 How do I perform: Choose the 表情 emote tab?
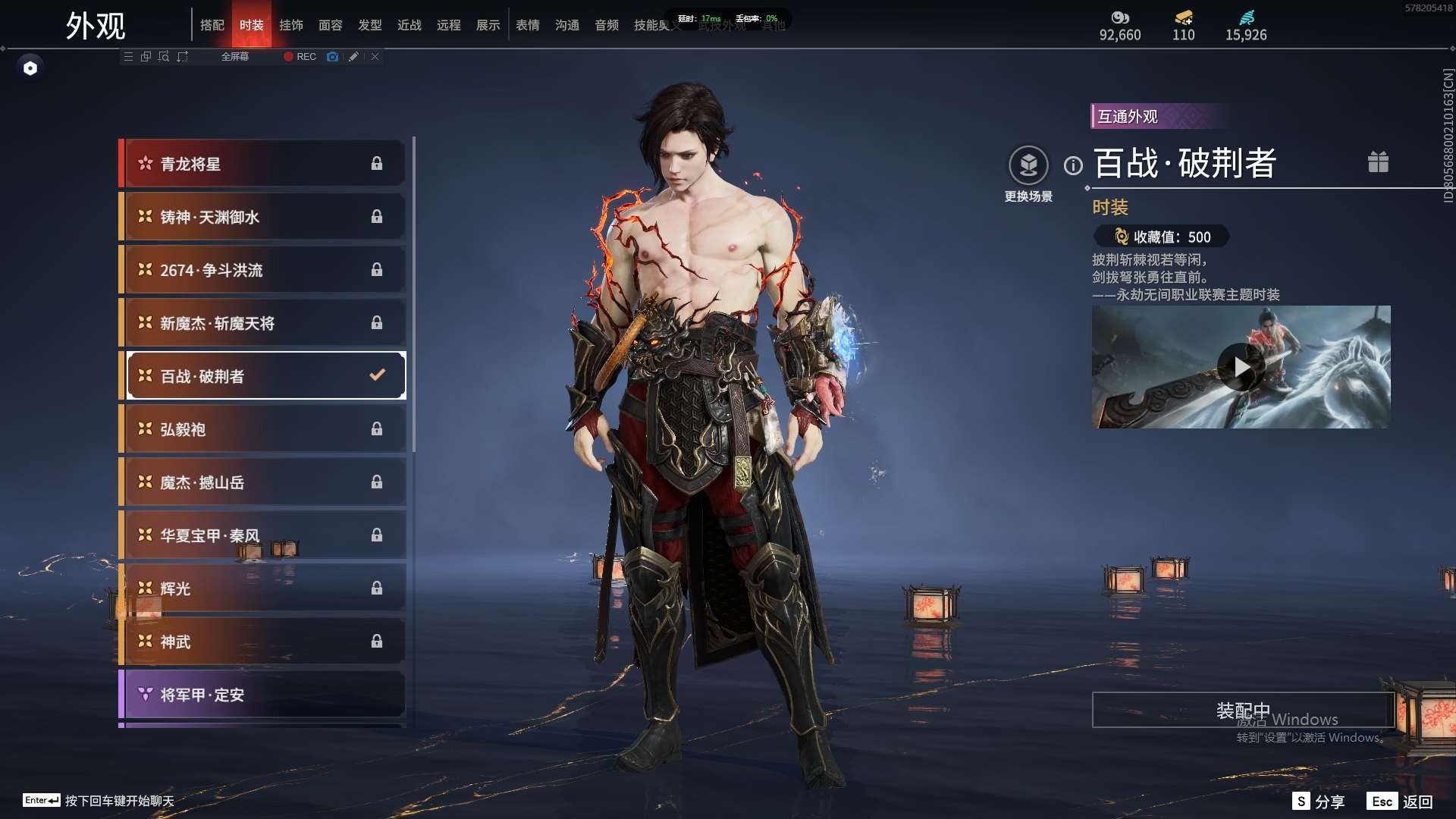pos(527,25)
